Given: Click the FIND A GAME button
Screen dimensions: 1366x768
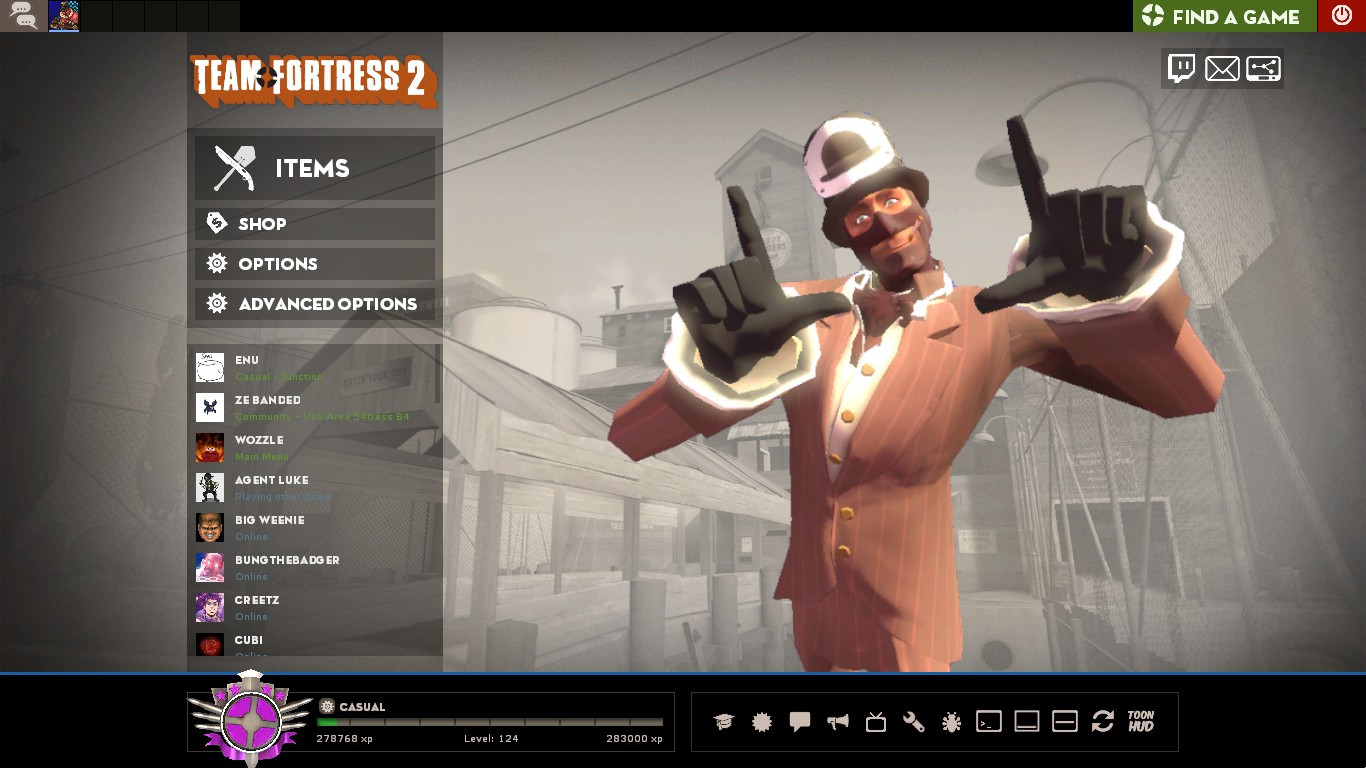Looking at the screenshot, I should point(1222,16).
